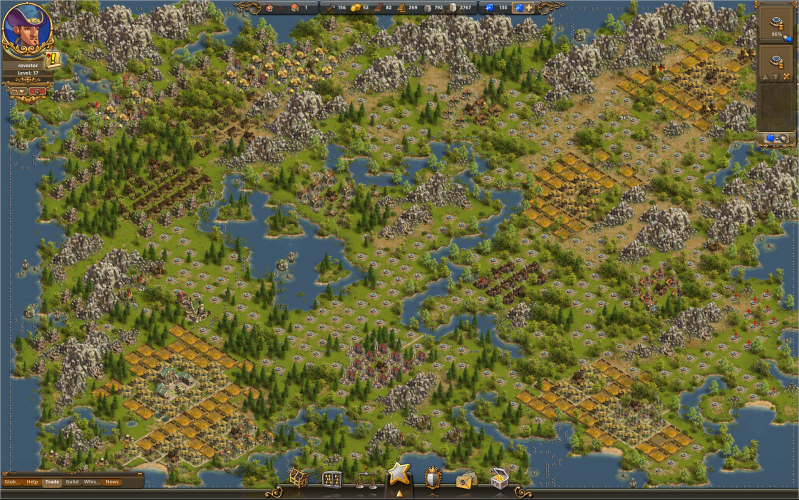This screenshot has height=500, width=799.
Task: Switch to the Help chat tab
Action: (33, 482)
